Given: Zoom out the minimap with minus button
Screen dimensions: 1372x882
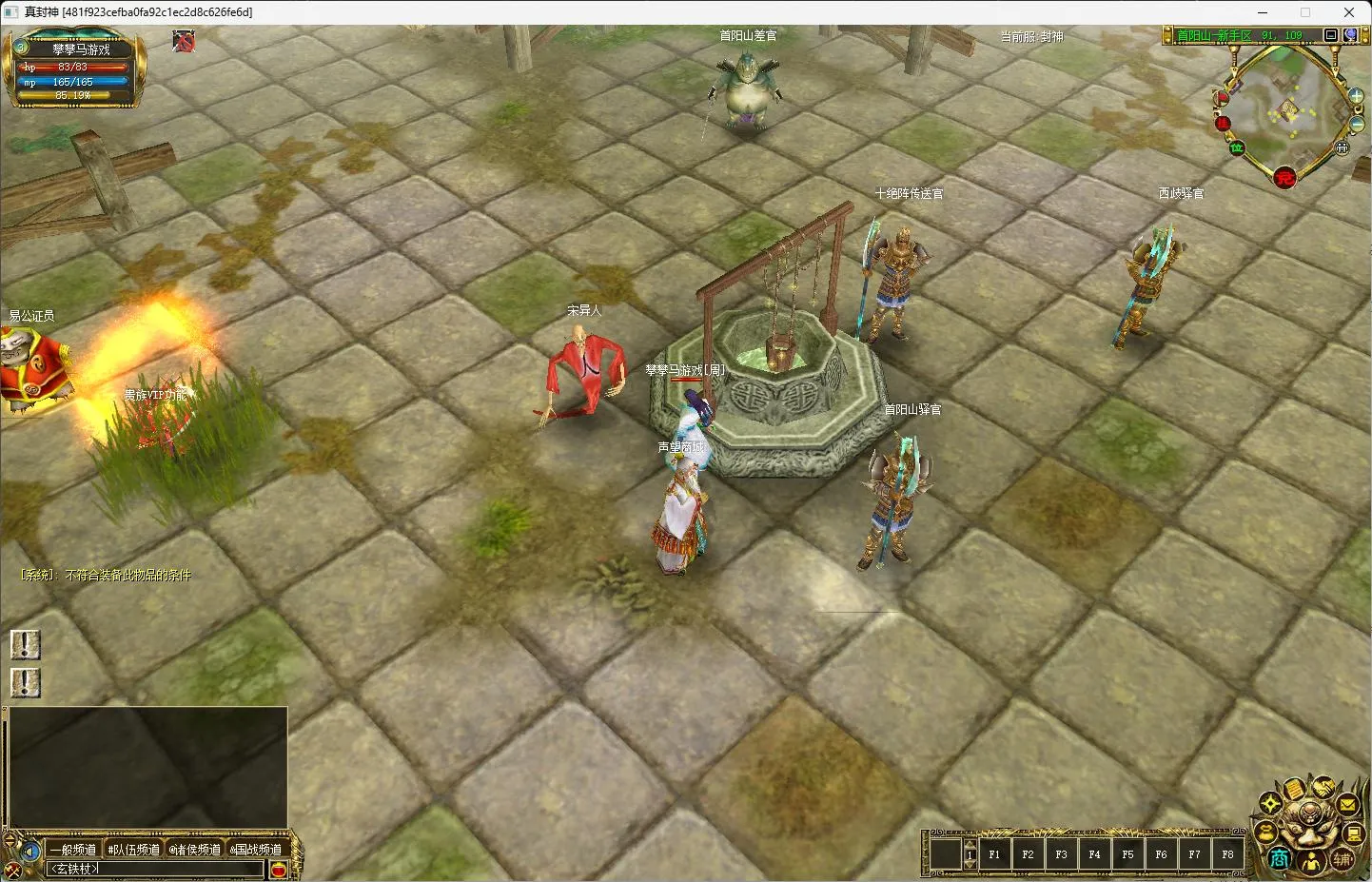Looking at the screenshot, I should pyautogui.click(x=1357, y=125).
